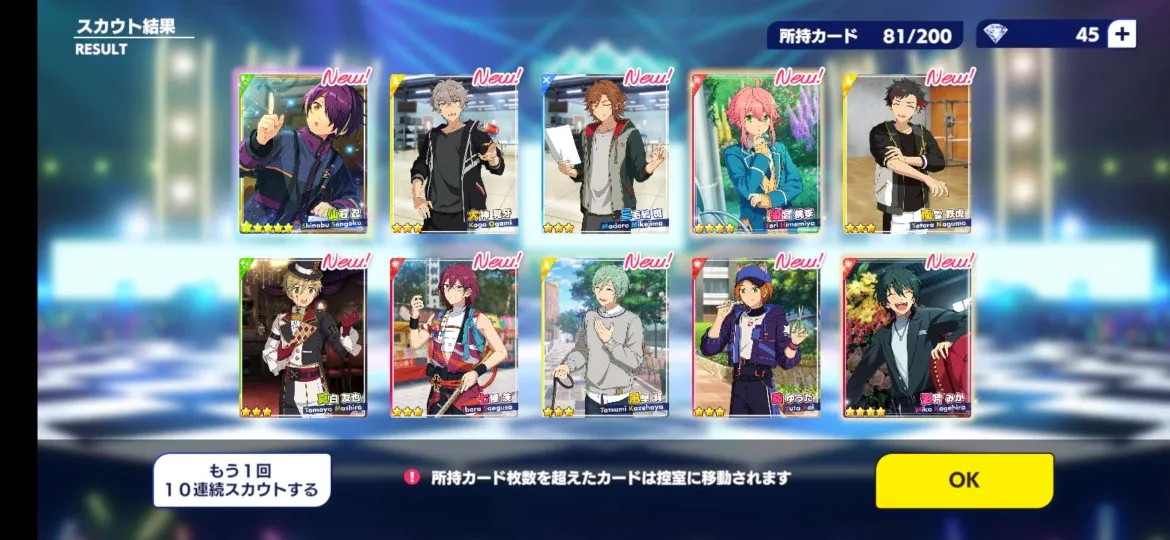View the Shinobu Sengoku five-star card
The width and height of the screenshot is (1170, 540).
pos(303,154)
